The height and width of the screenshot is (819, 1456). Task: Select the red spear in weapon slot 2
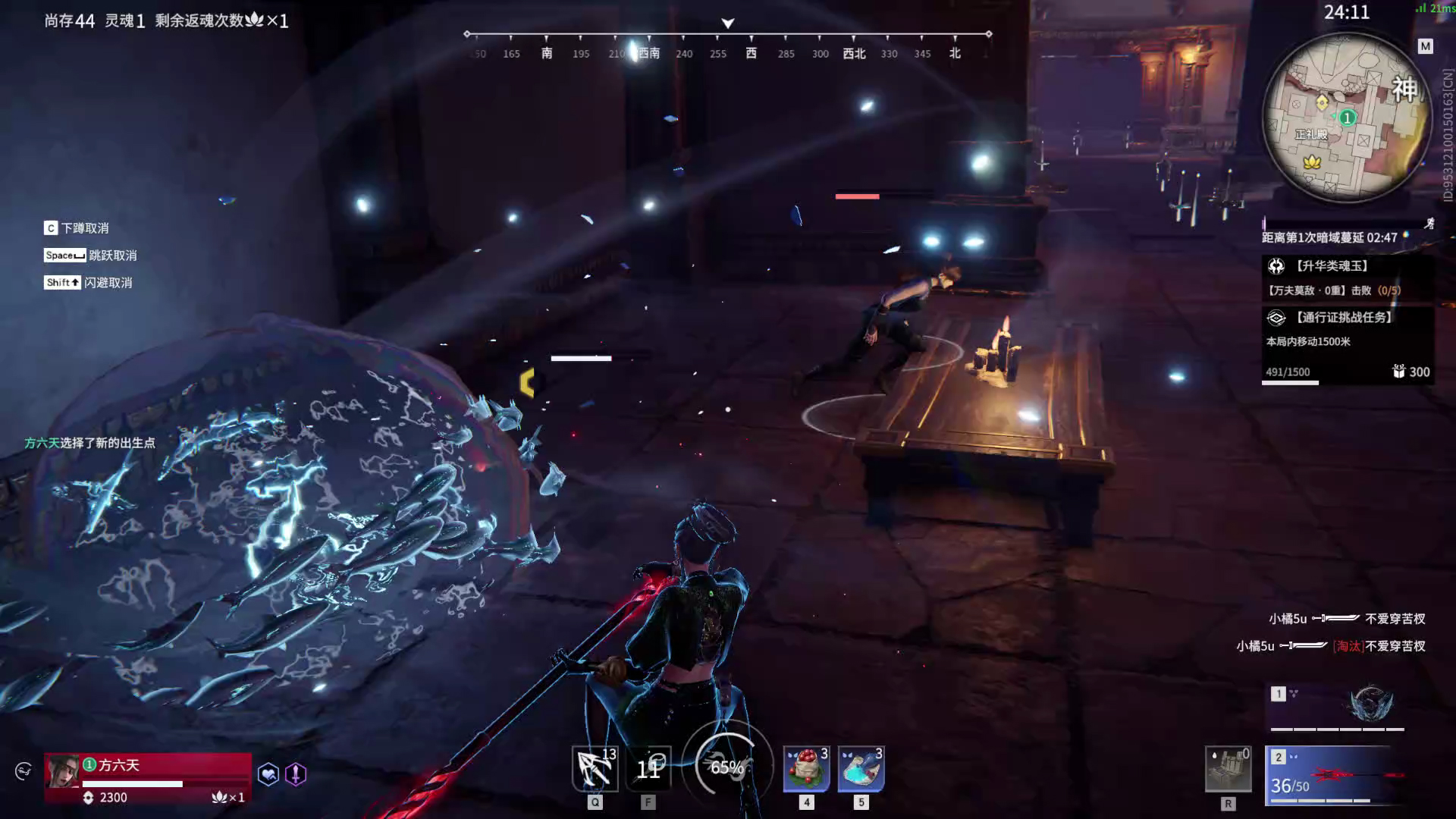[x=1336, y=775]
